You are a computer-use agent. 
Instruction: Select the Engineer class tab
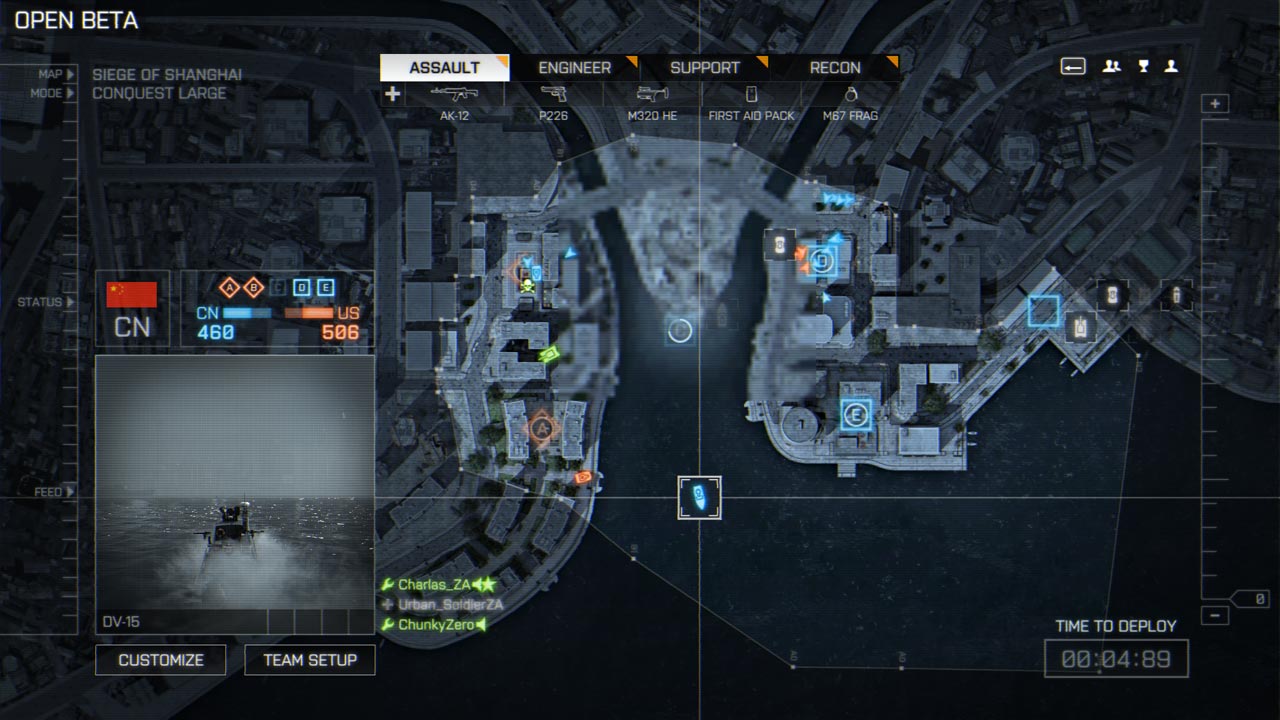pos(574,68)
